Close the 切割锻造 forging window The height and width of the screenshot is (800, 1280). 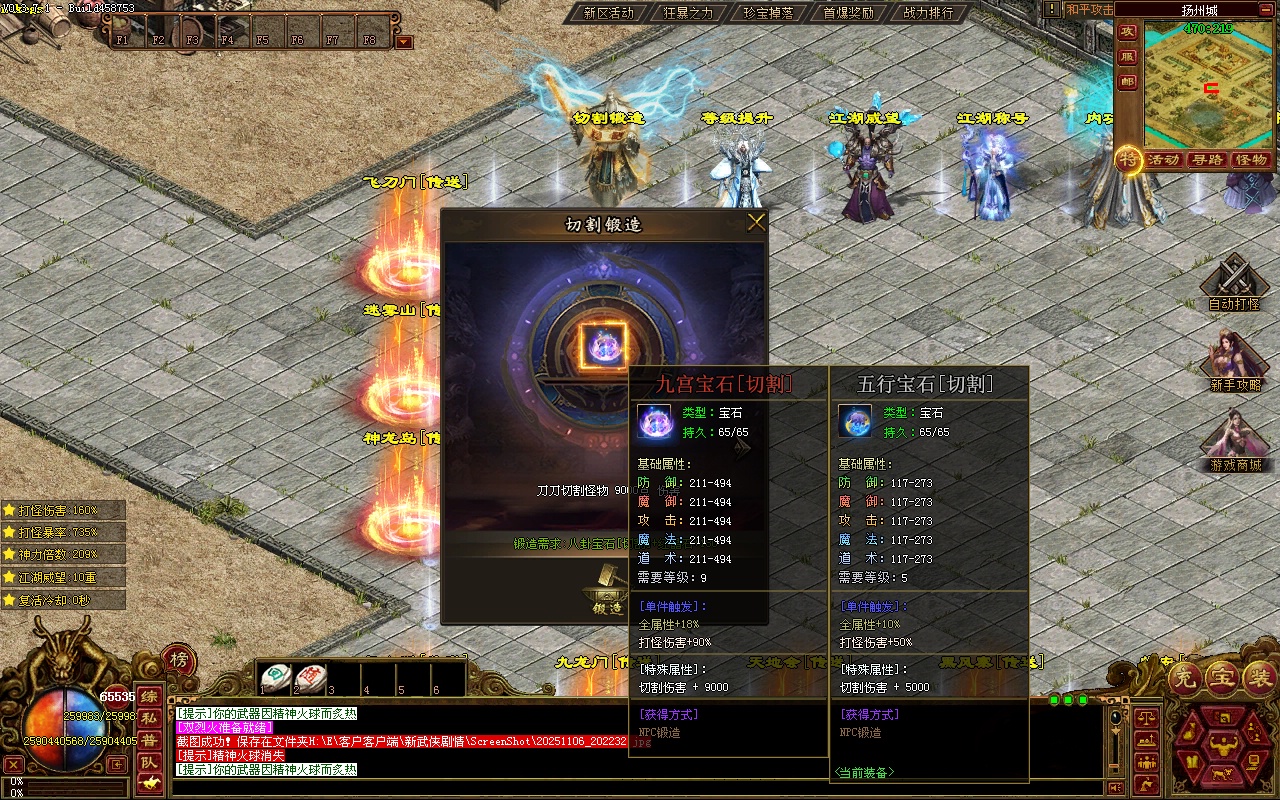[x=756, y=223]
